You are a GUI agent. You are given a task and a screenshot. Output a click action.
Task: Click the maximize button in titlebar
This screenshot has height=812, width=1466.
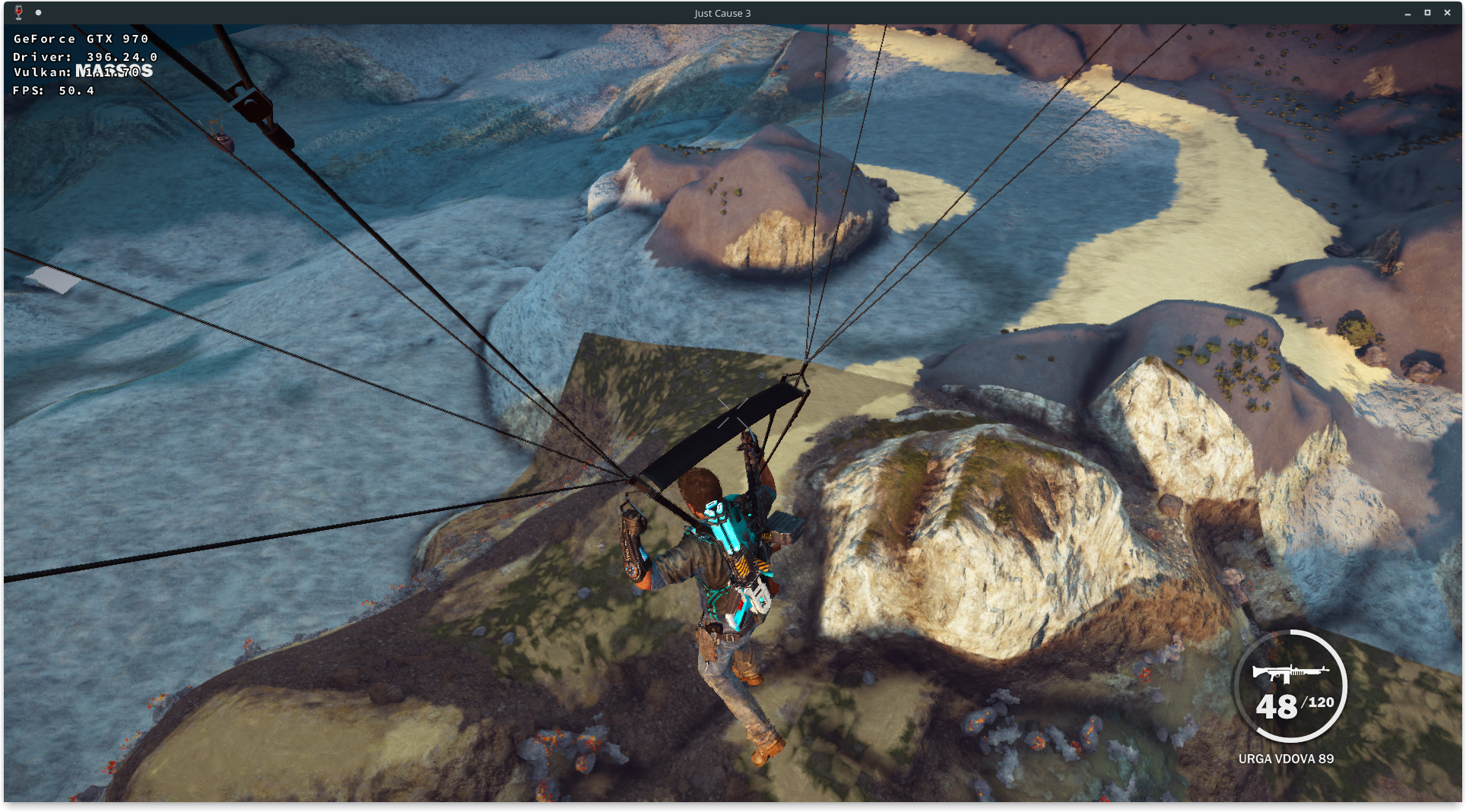click(1426, 12)
